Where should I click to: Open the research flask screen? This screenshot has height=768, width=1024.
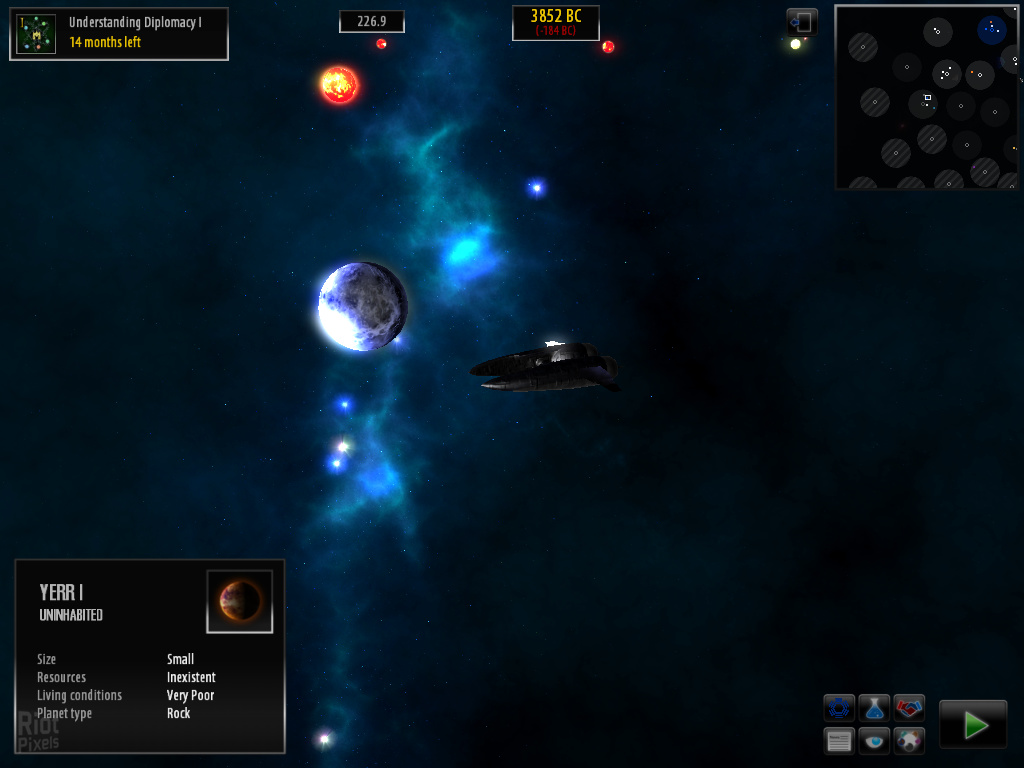(x=874, y=708)
